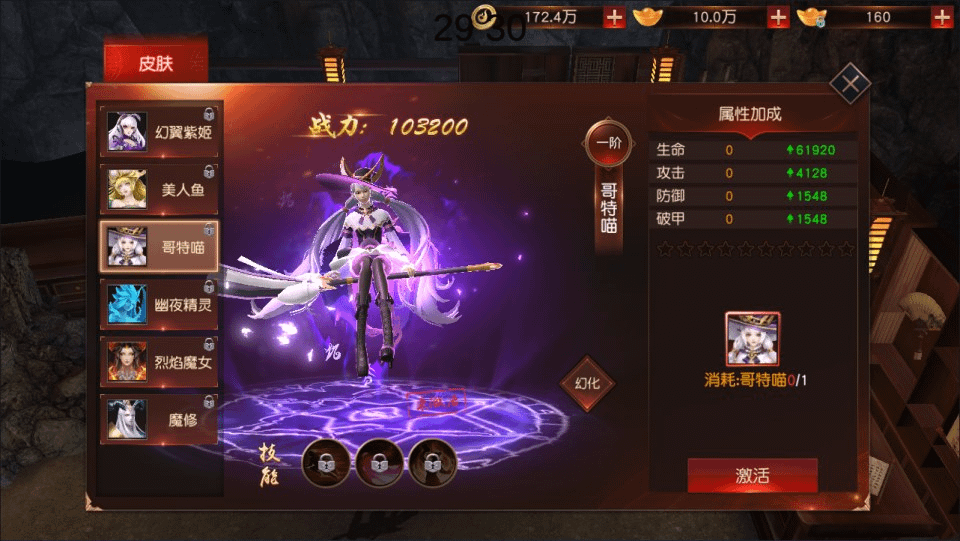Add more copper coins with plus button
Viewport: 960px width, 541px height.
tap(614, 17)
